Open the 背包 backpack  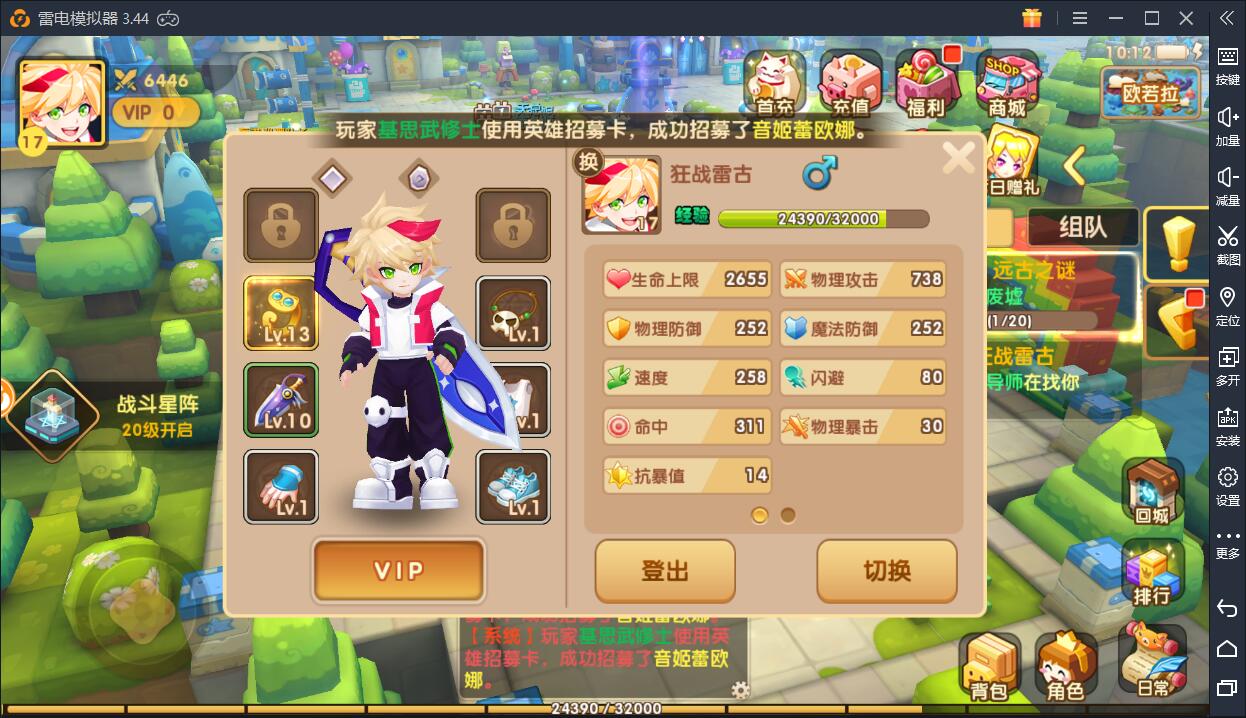pyautogui.click(x=988, y=665)
